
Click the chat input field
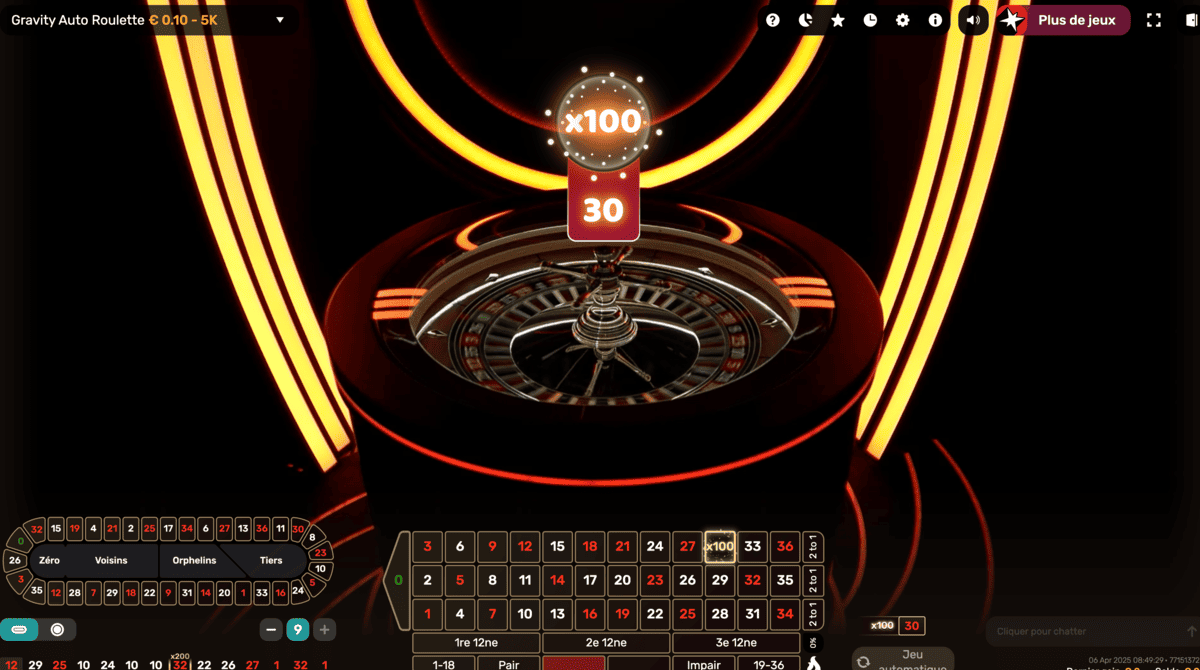(x=1085, y=632)
